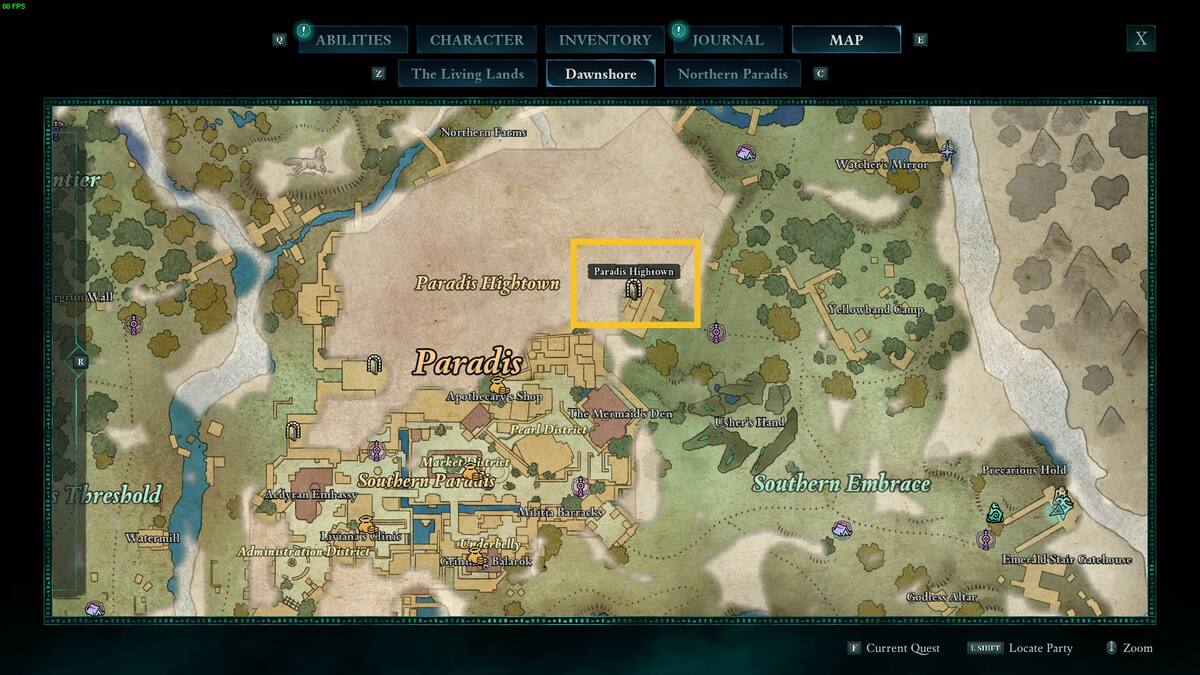
Task: Switch to The Living Lands map
Action: 467,74
